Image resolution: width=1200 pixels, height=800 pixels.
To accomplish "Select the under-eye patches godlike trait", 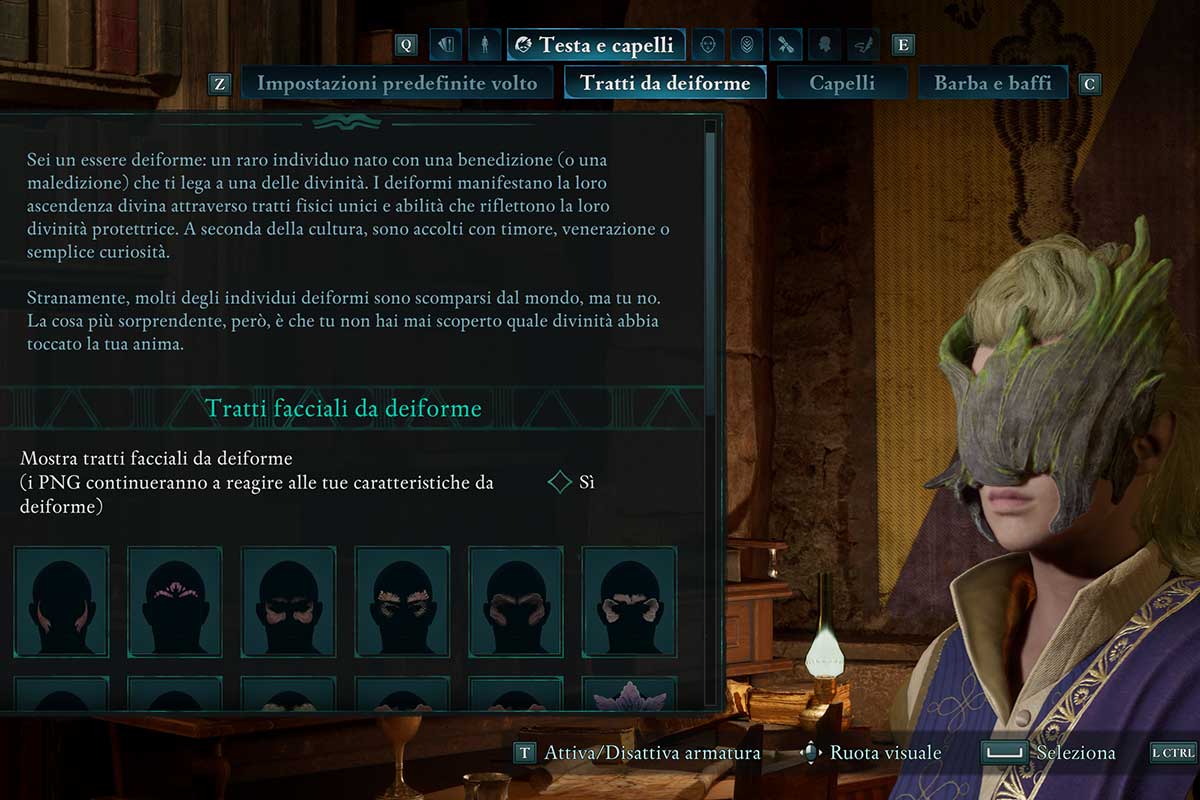I will click(x=289, y=601).
